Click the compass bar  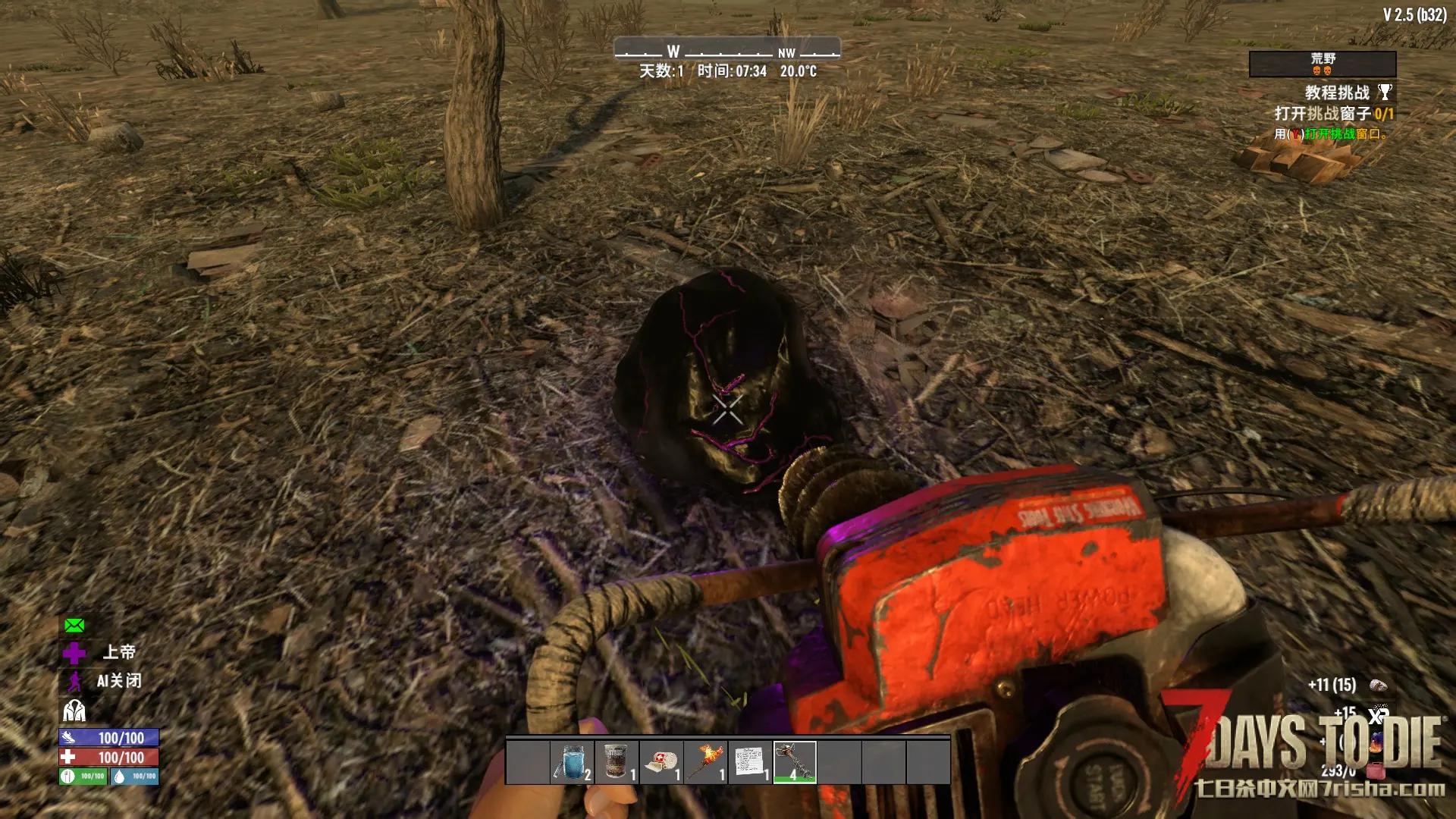click(726, 51)
